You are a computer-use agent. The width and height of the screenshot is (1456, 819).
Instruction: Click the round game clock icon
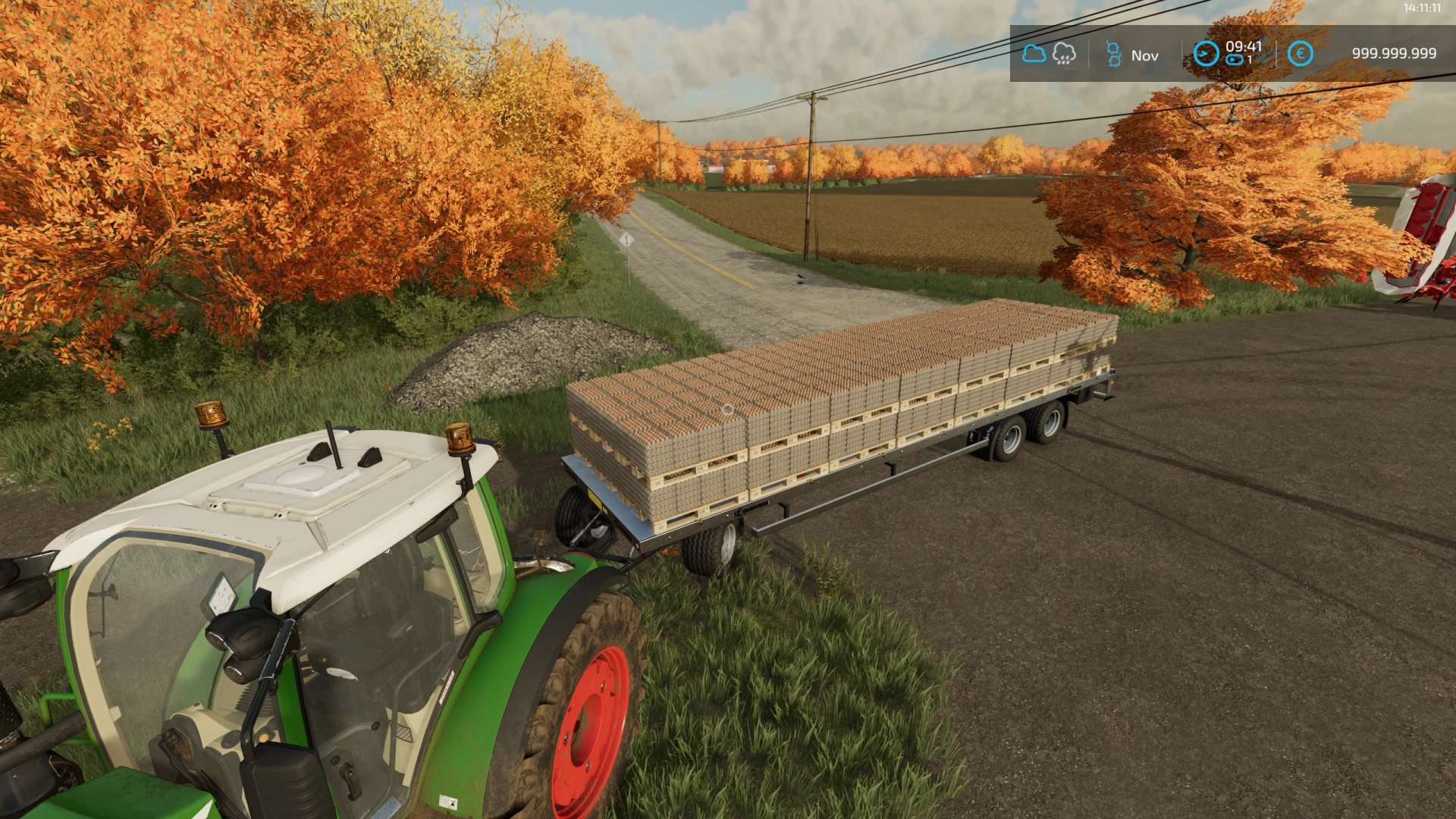[x=1206, y=54]
